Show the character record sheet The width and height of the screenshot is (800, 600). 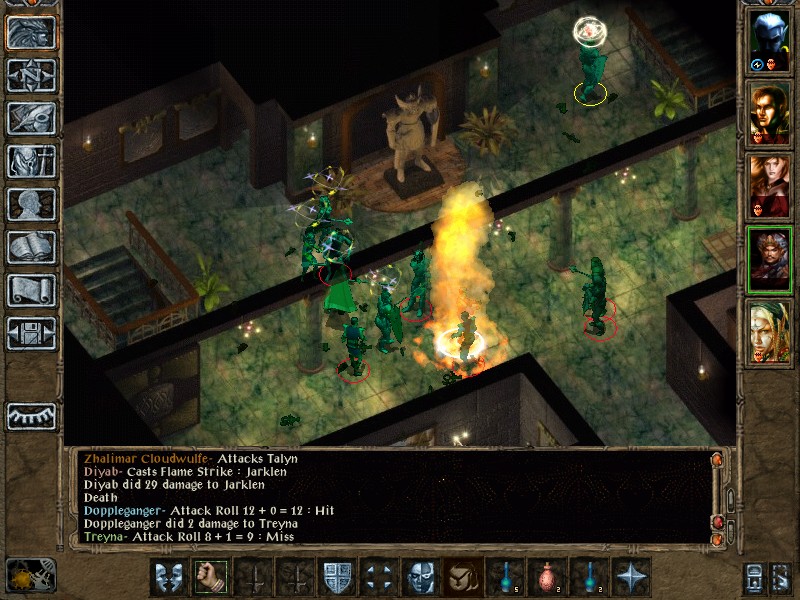pos(30,204)
